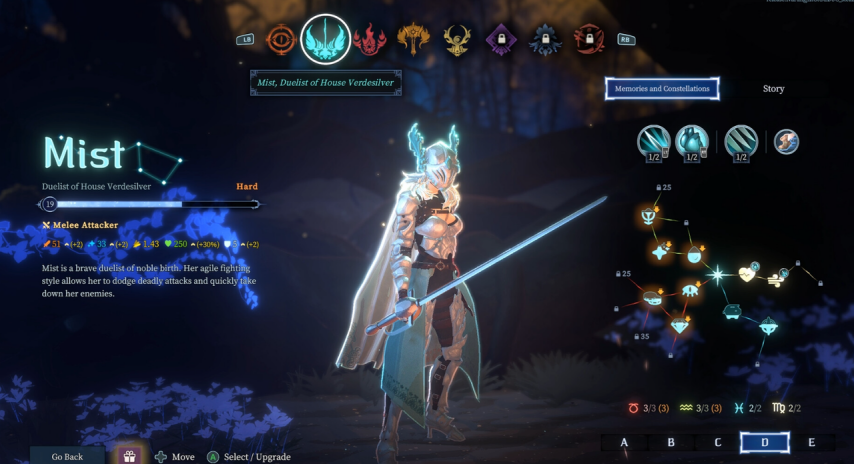Open the Story tab
The image size is (854, 464).
(x=773, y=89)
